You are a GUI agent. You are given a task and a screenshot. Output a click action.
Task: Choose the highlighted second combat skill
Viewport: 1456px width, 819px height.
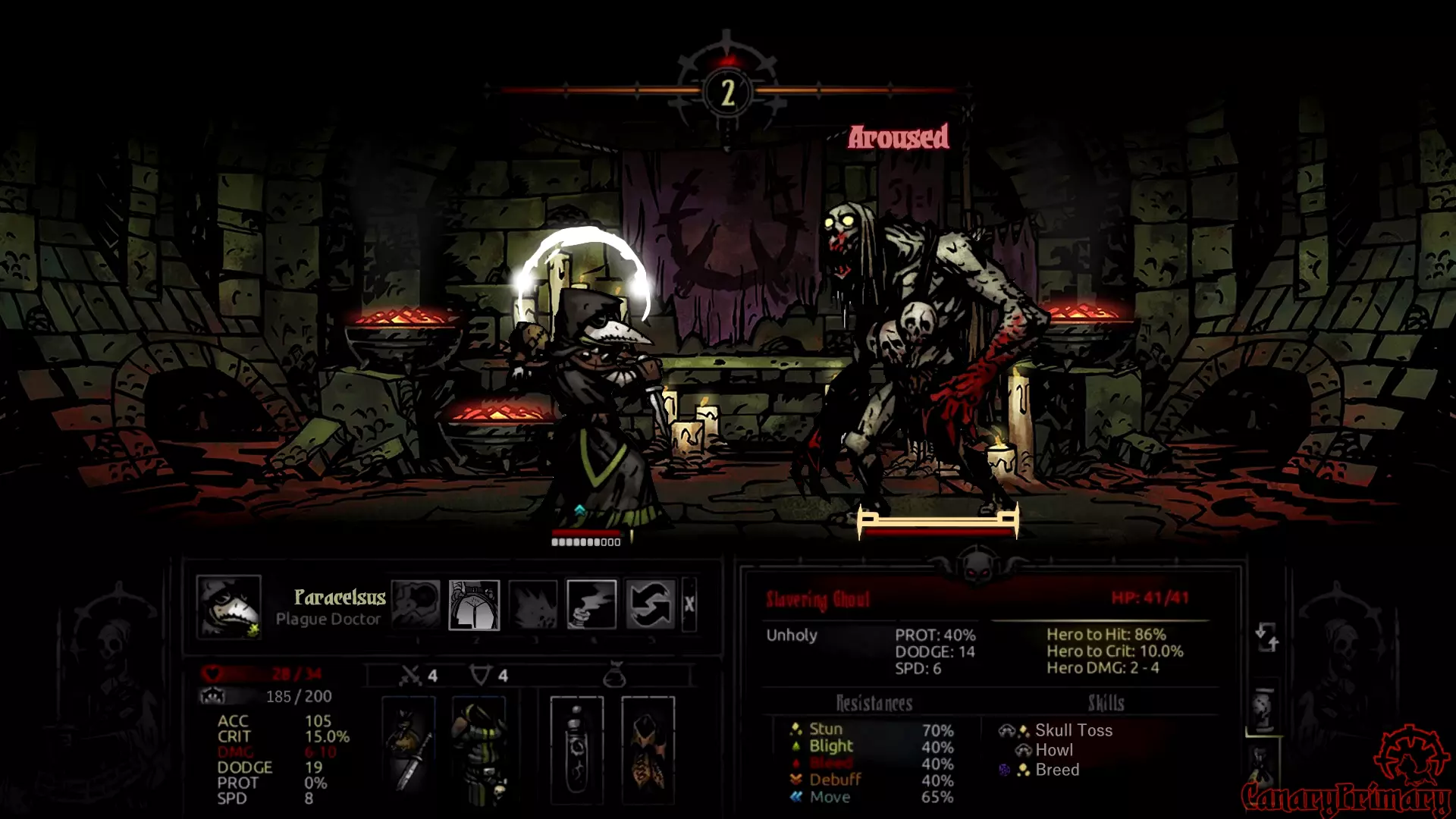click(x=474, y=604)
